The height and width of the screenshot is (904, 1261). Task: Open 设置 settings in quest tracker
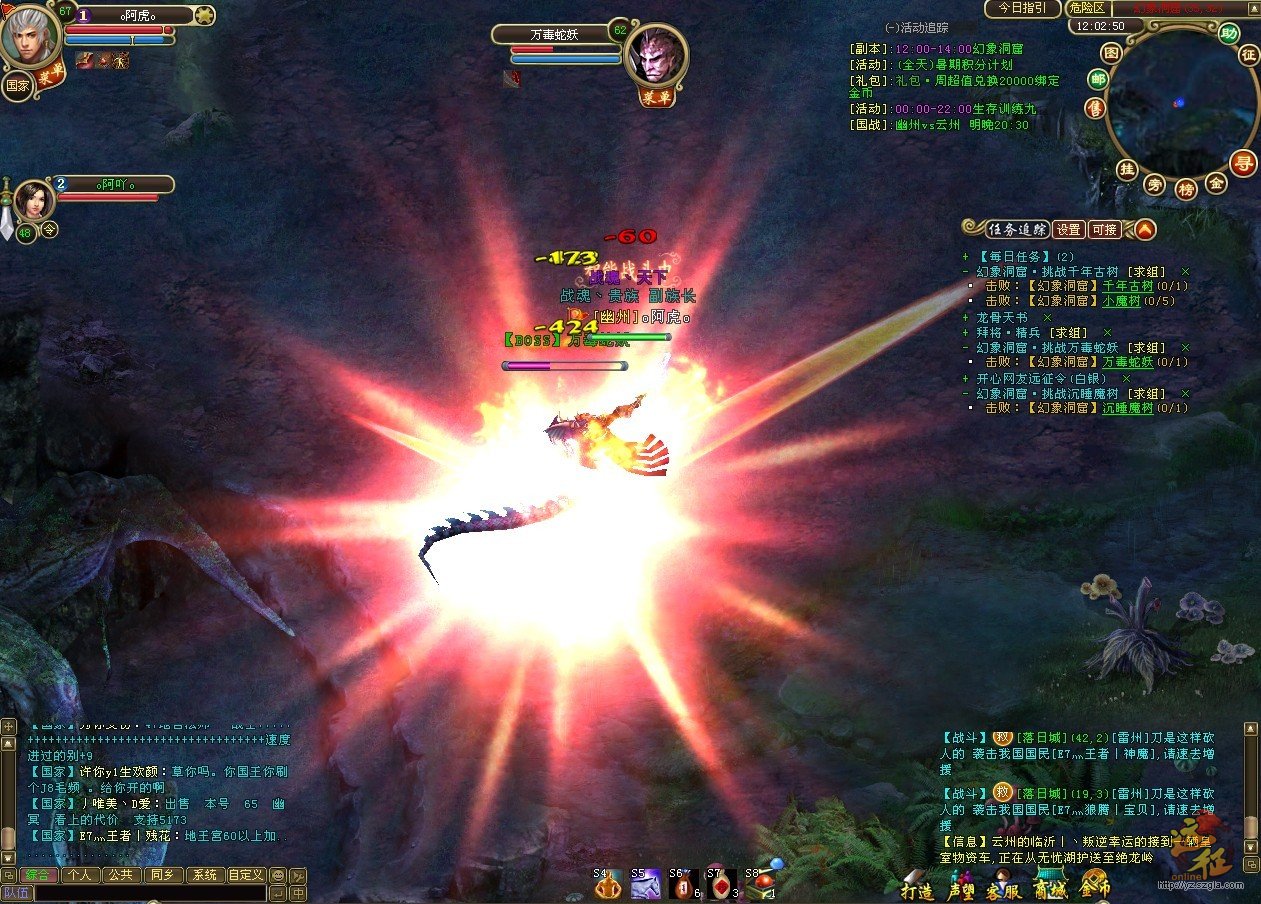point(1068,229)
